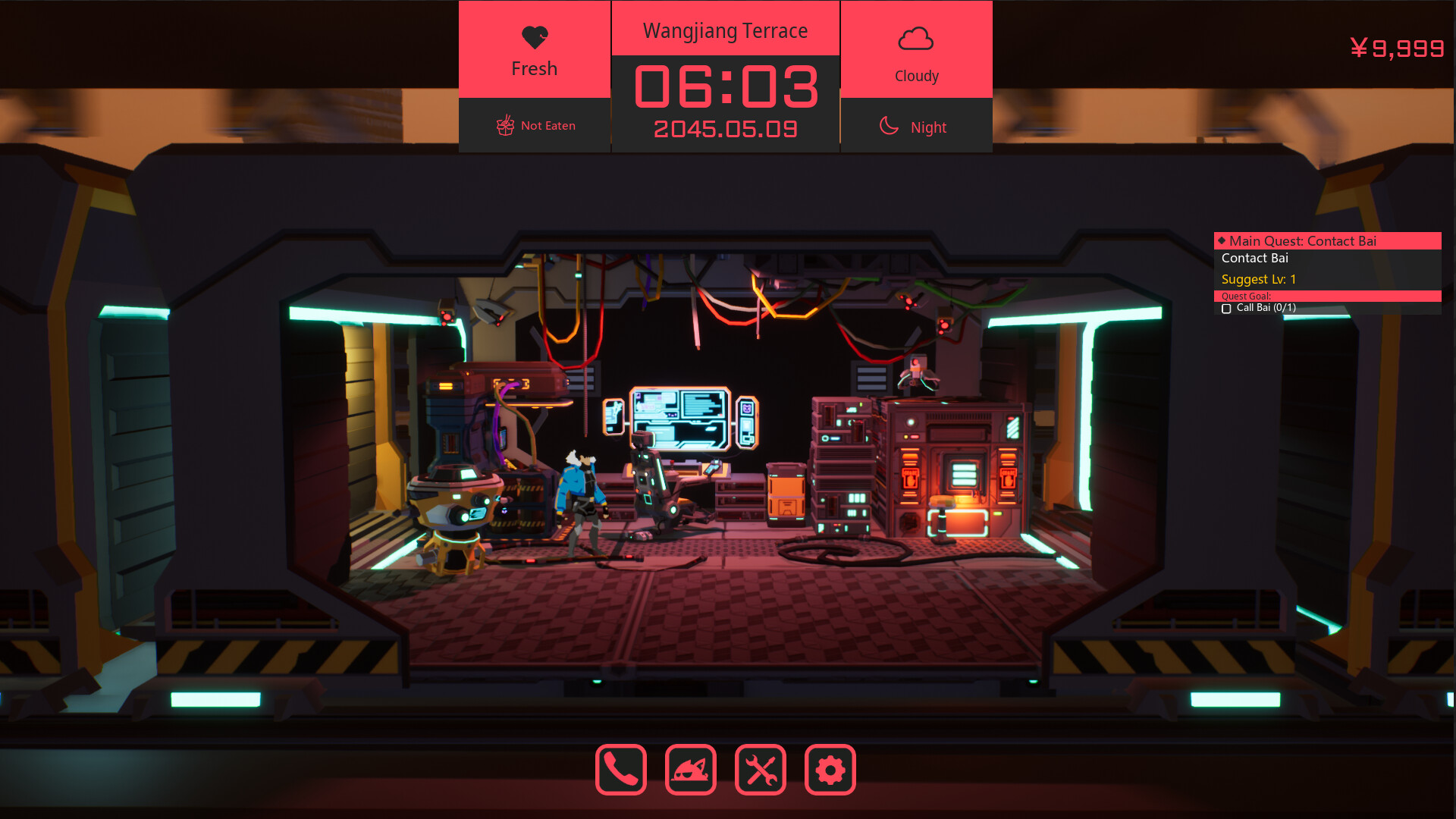The image size is (1456, 819).
Task: Open the phone call menu
Action: (x=620, y=770)
